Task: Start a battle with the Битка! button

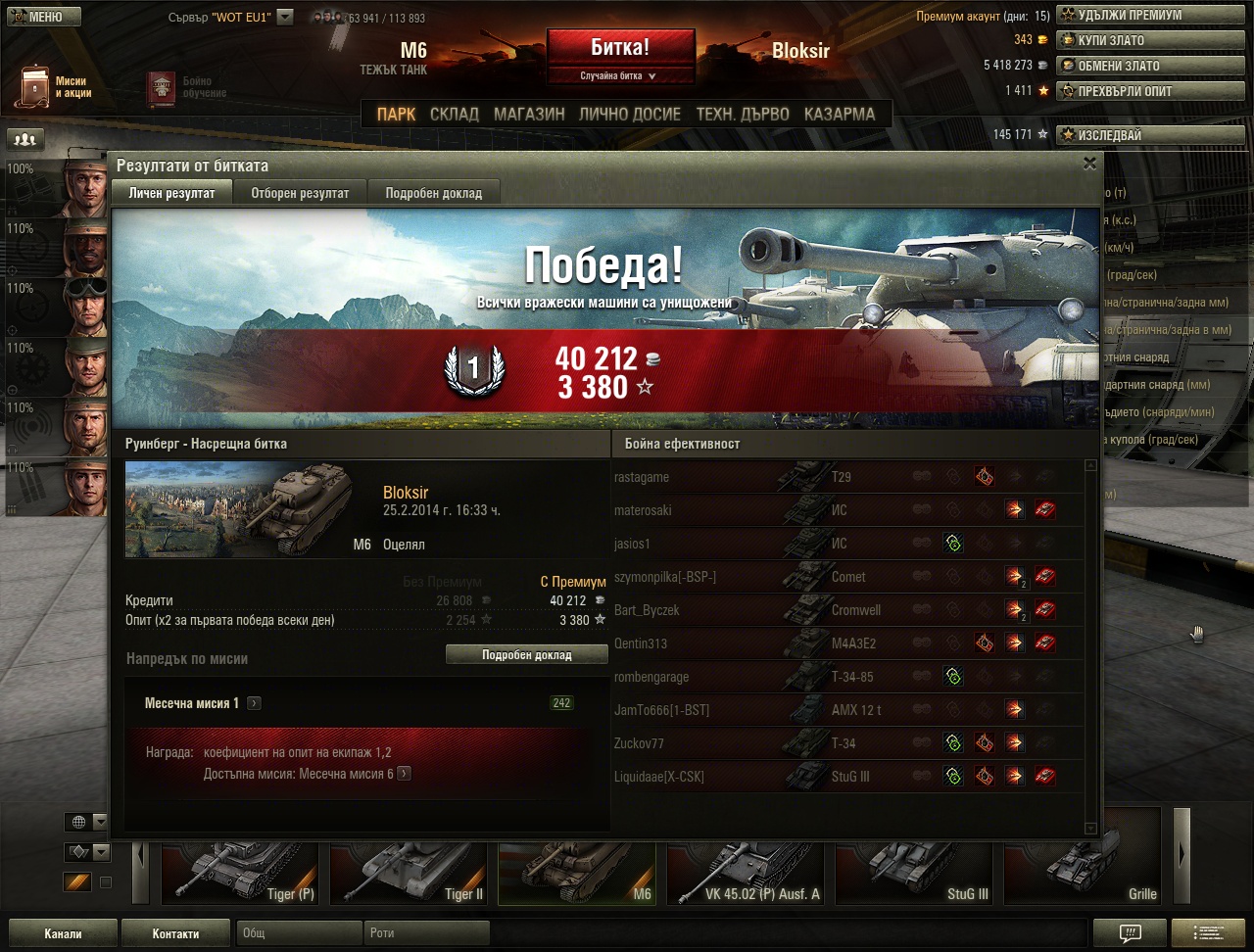Action: point(620,48)
